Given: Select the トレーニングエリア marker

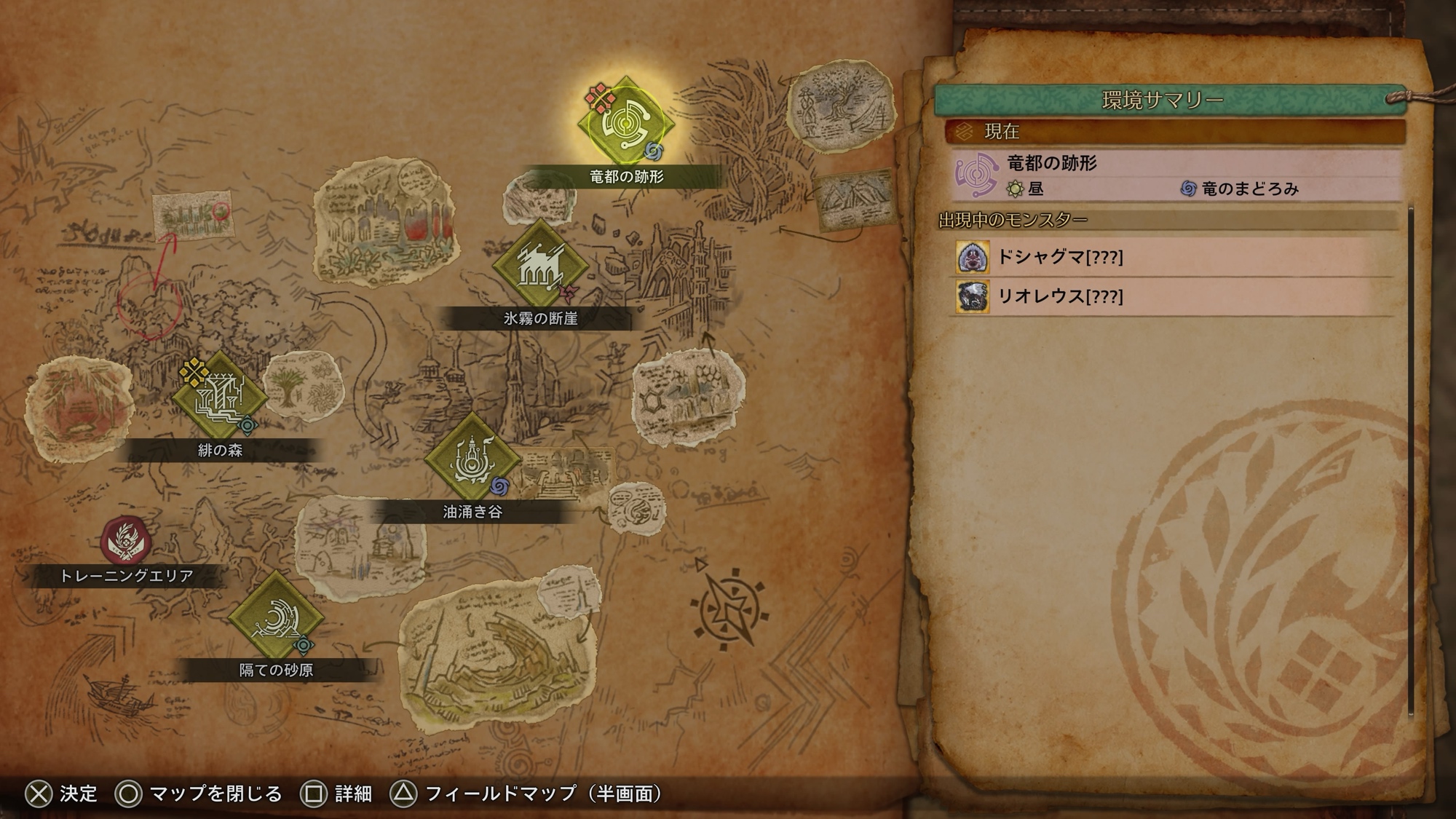Looking at the screenshot, I should coord(126,540).
